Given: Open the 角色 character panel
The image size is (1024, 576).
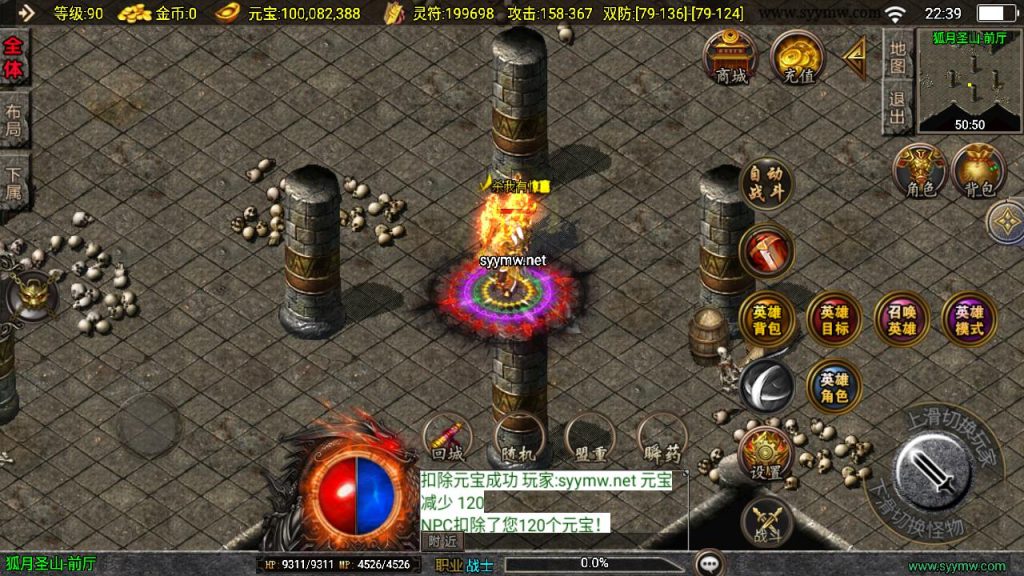Looking at the screenshot, I should click(x=920, y=171).
